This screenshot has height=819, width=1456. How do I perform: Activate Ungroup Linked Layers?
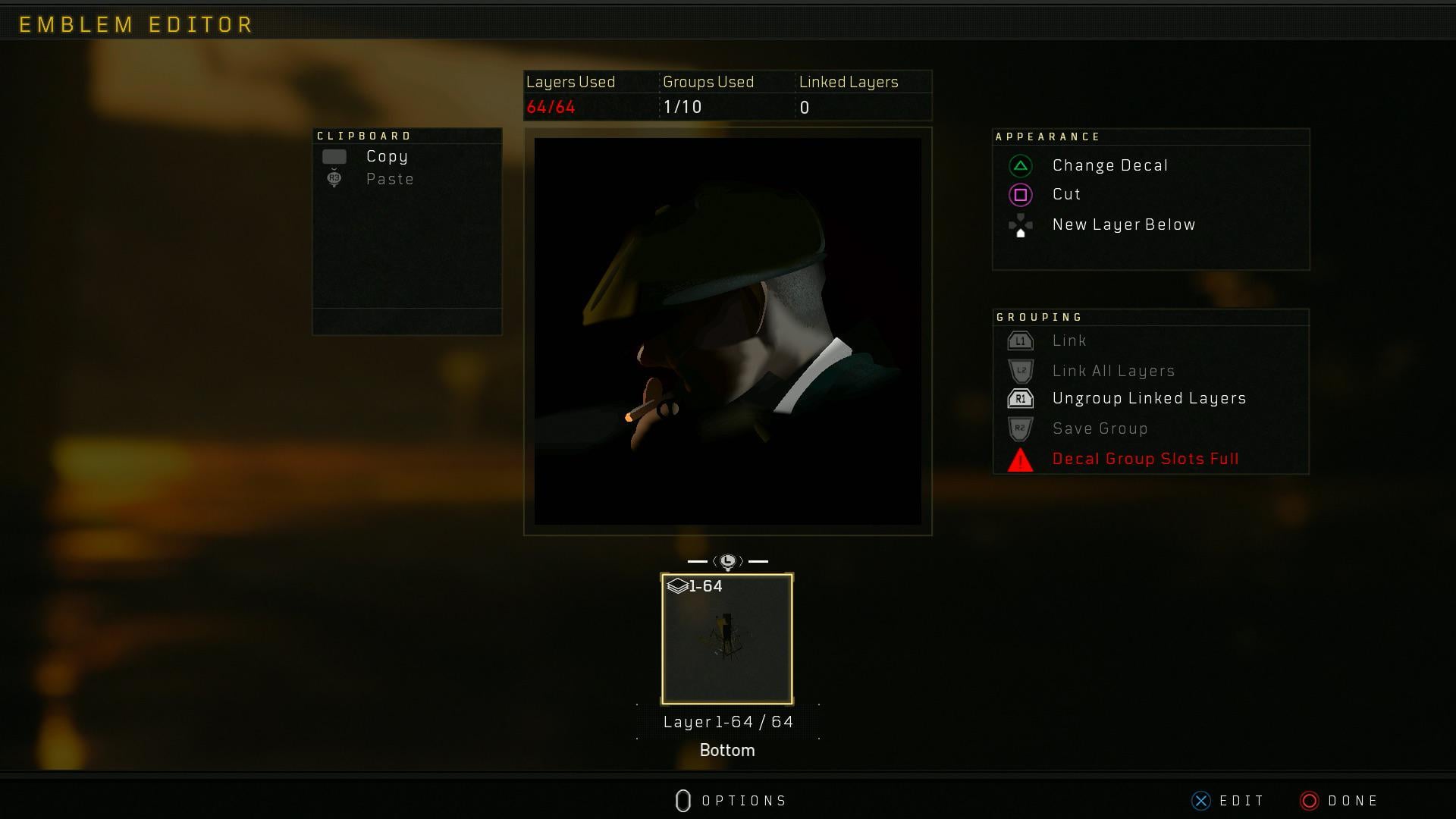[1148, 398]
